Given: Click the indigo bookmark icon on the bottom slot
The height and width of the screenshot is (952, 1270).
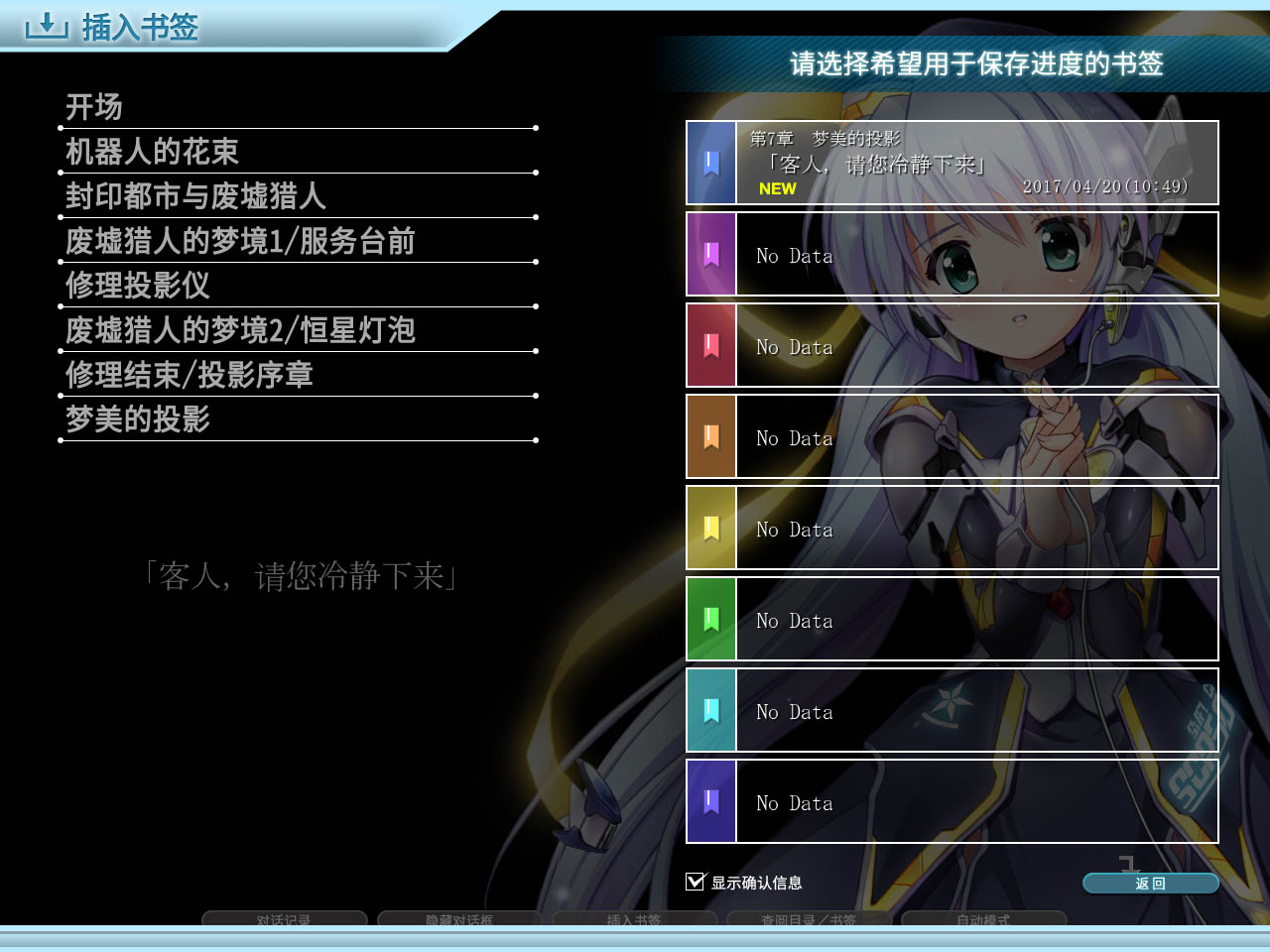Looking at the screenshot, I should (x=710, y=801).
